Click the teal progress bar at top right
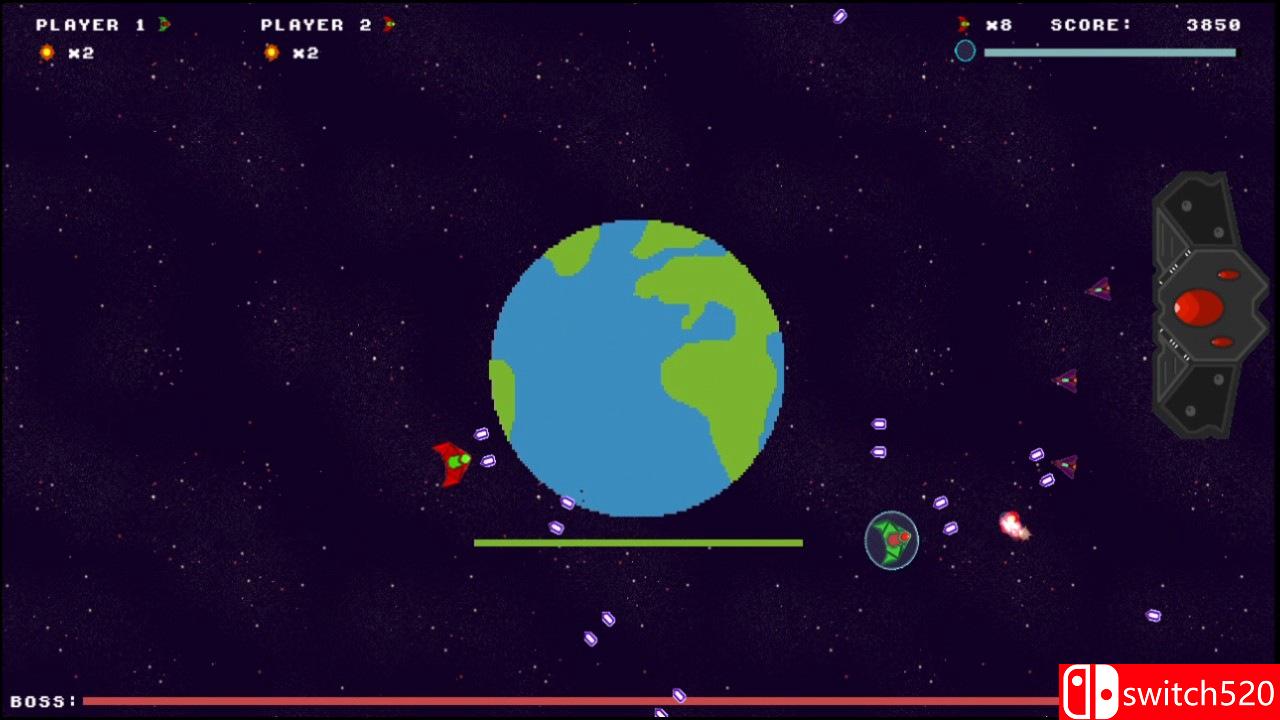Screen dimensions: 1280x720 (x=1110, y=51)
